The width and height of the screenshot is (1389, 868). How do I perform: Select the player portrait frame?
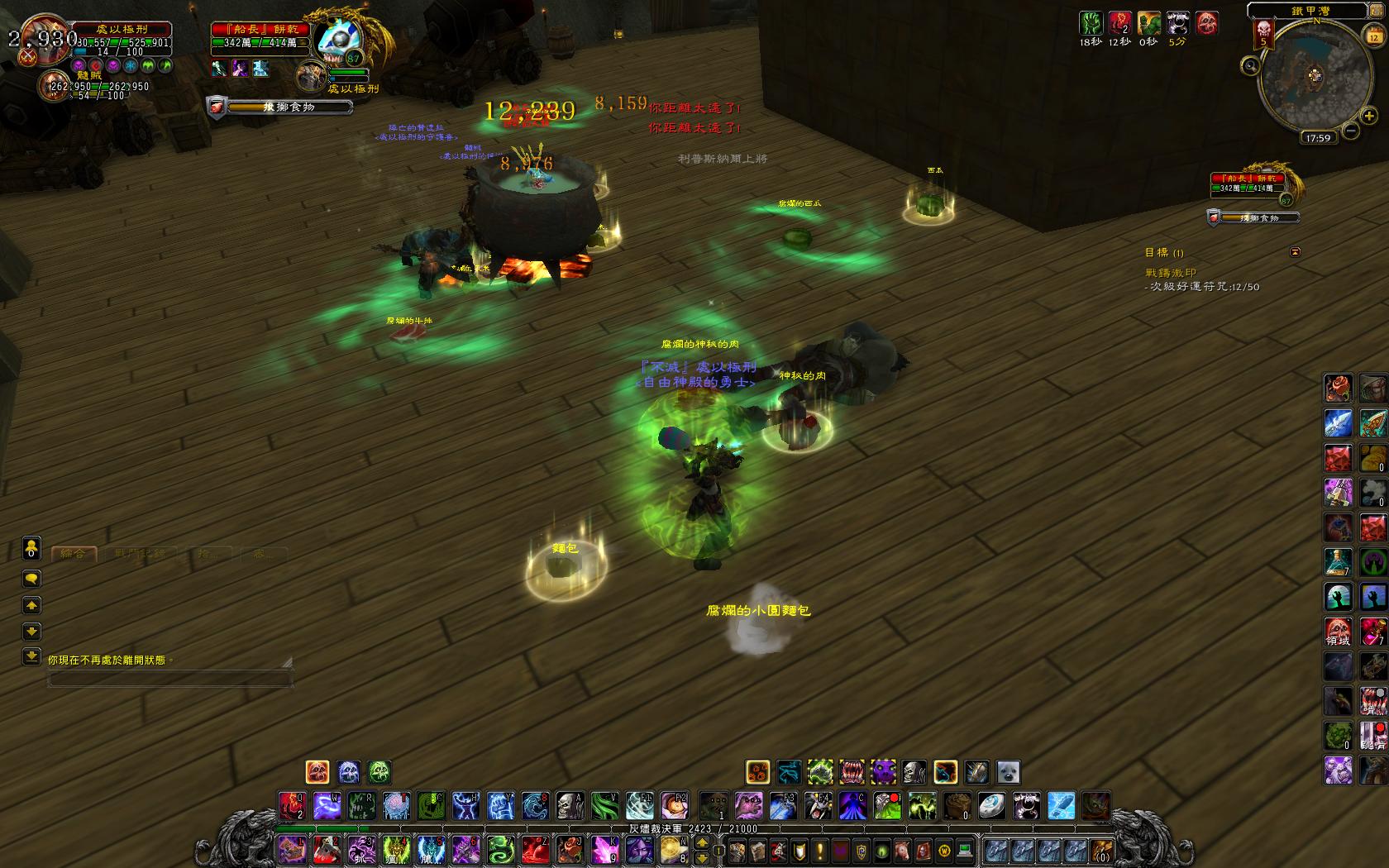(x=39, y=37)
